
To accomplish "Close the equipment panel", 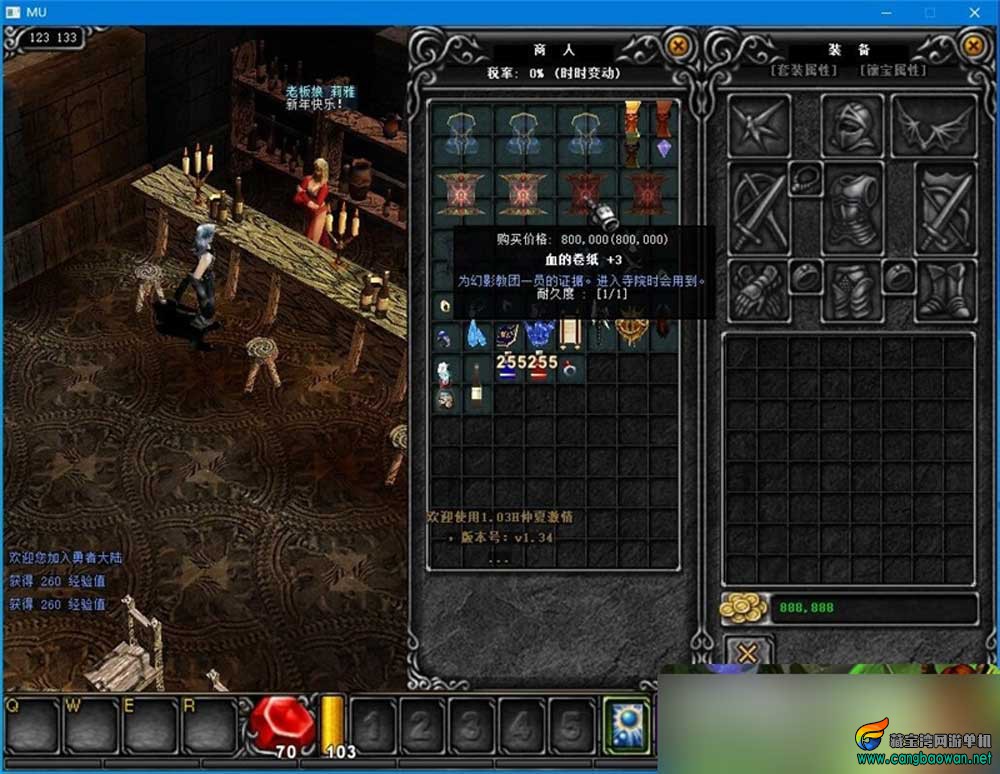I will [973, 46].
